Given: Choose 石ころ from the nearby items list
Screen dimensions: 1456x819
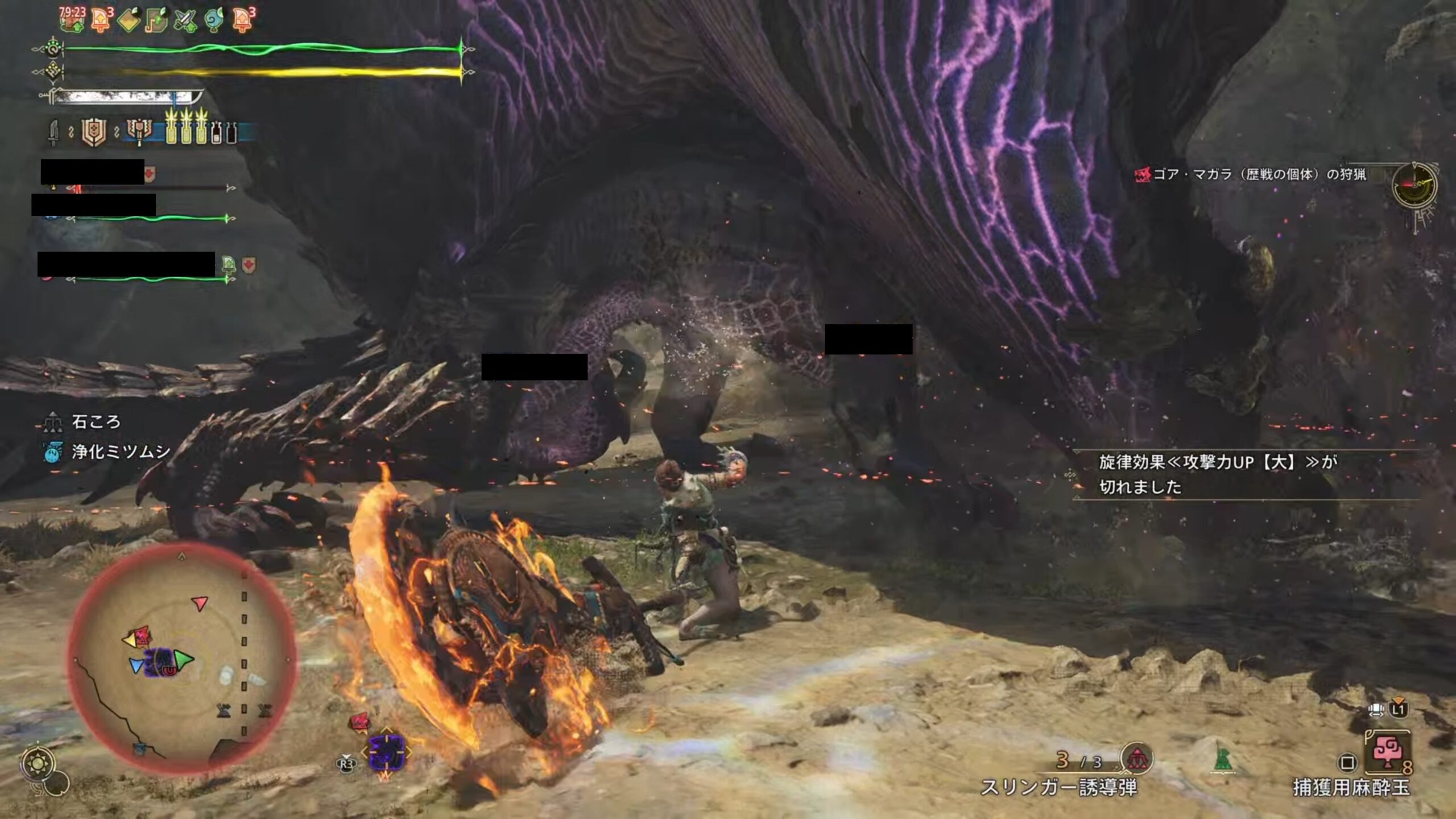Looking at the screenshot, I should pyautogui.click(x=96, y=421).
